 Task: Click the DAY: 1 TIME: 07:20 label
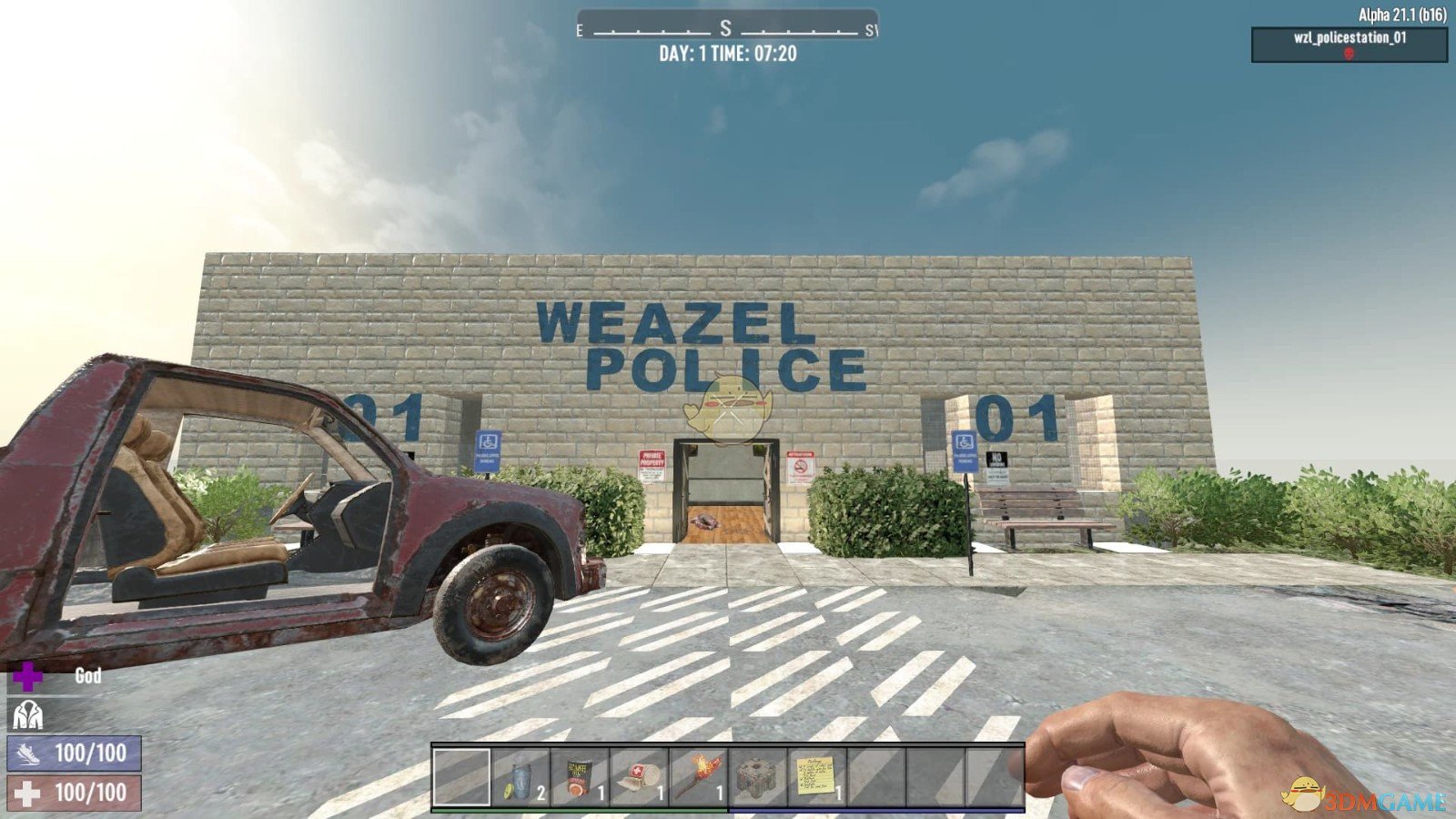pyautogui.click(x=728, y=53)
